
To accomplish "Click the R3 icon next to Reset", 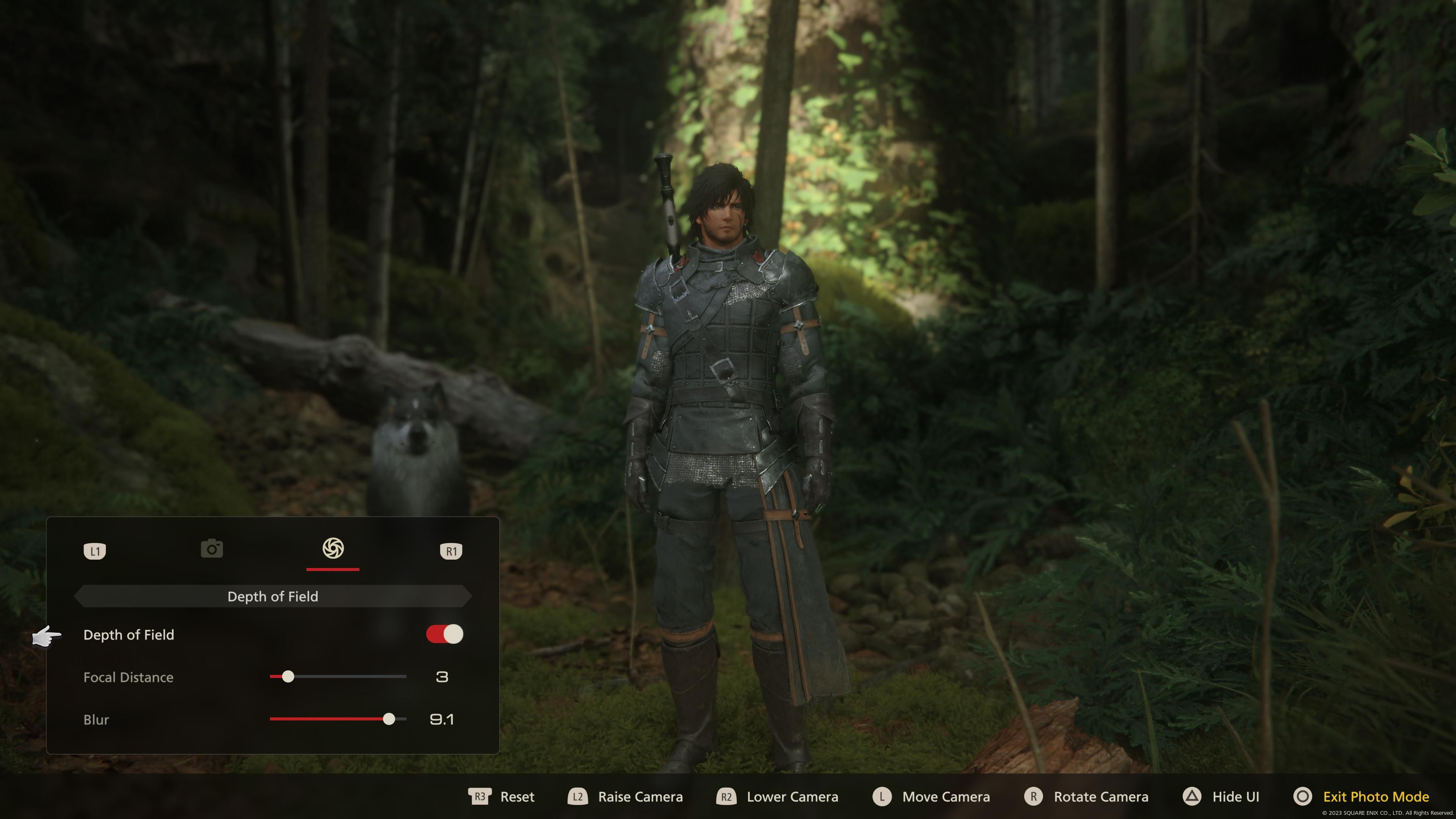I will point(480,797).
